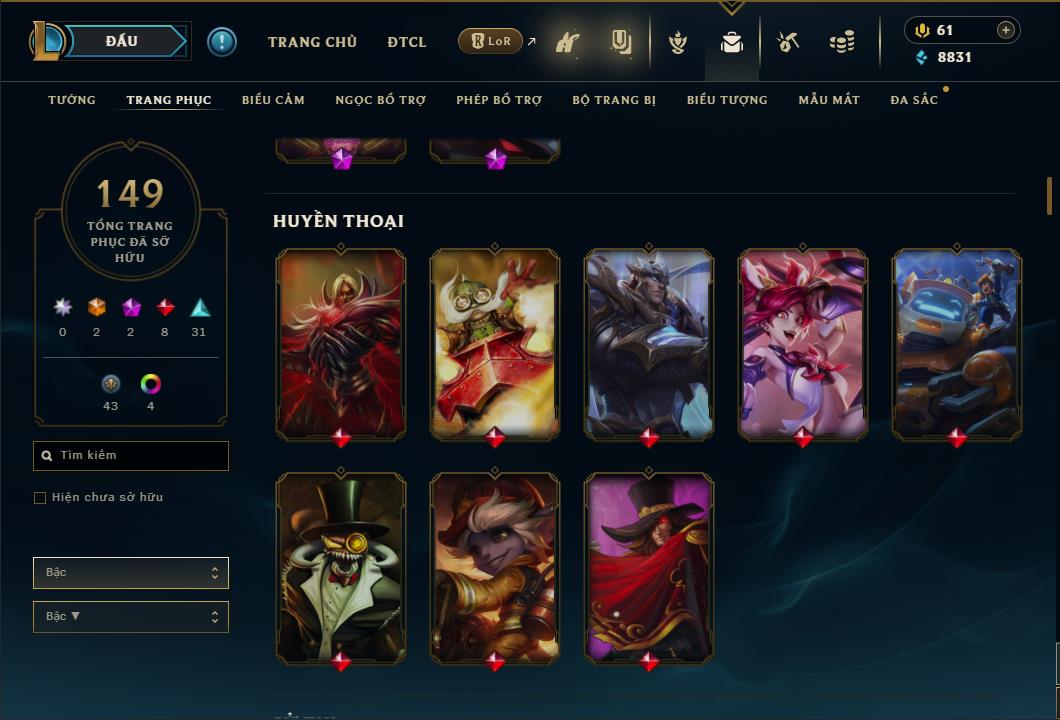Viewport: 1060px width, 720px height.
Task: Open the BỘ TRANG BỊ tab
Action: pyautogui.click(x=614, y=100)
